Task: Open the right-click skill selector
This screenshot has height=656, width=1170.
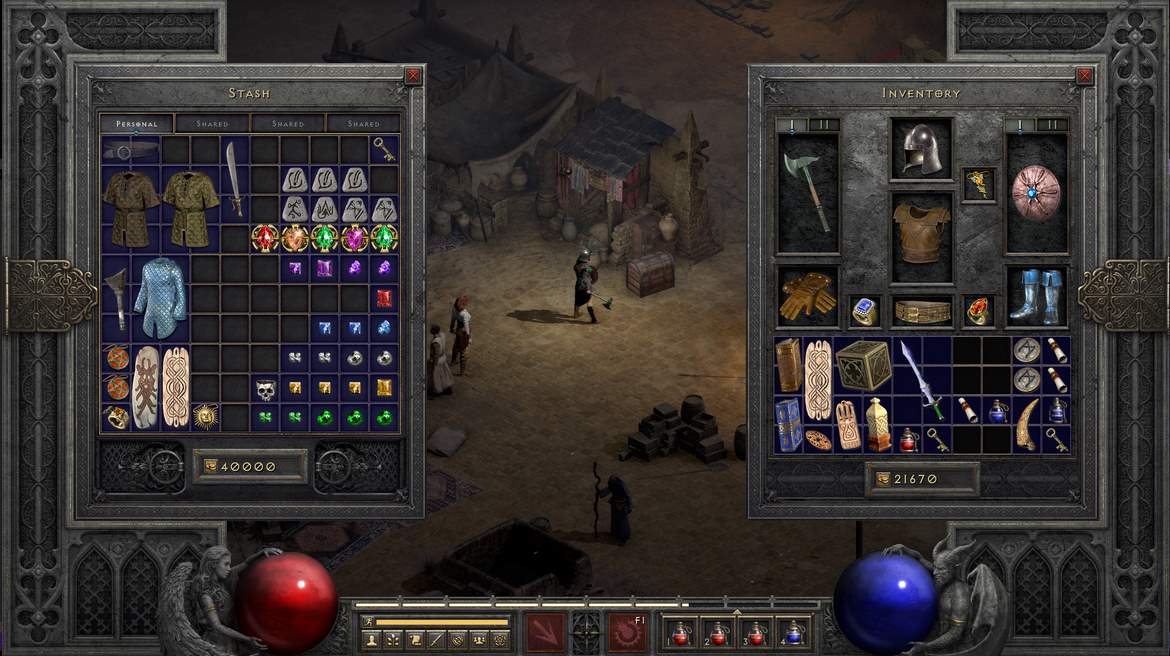Action: coord(627,632)
